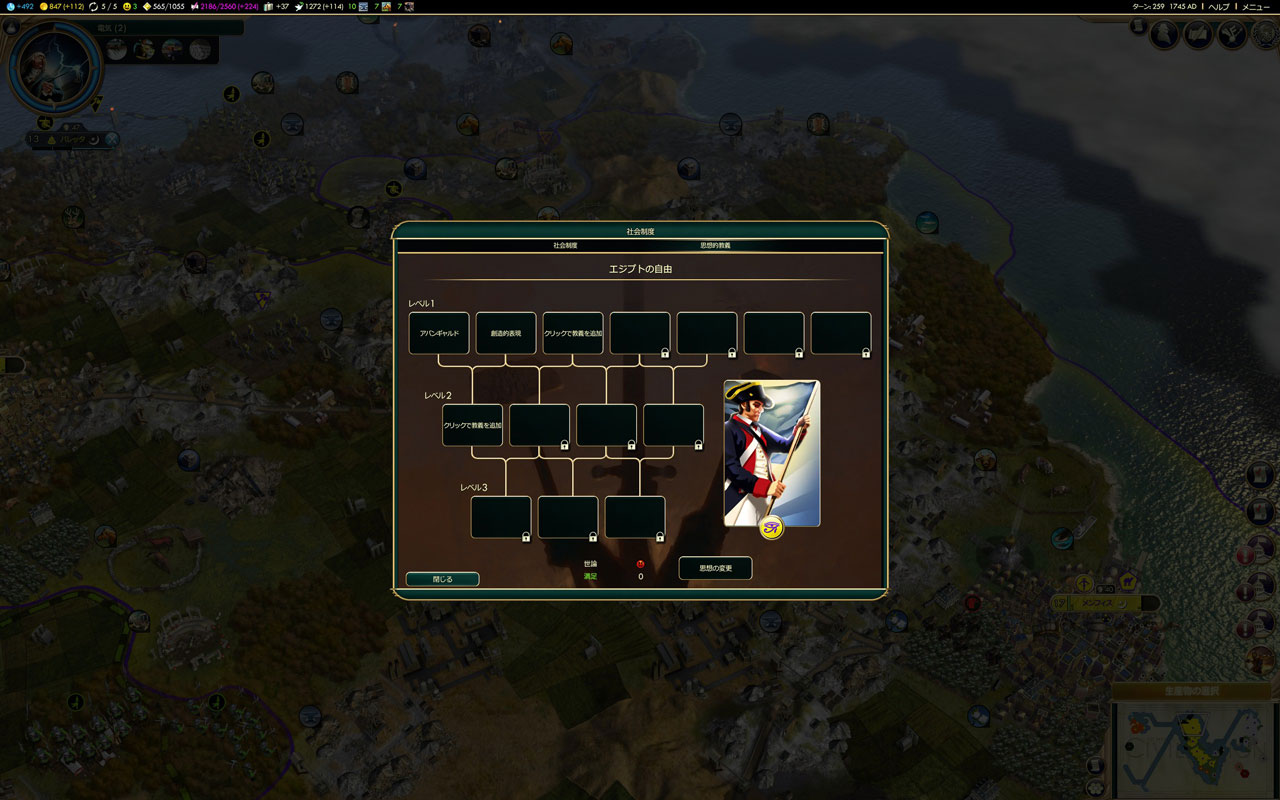
Task: Add a Level 1 tenet via クリックで教義を追加
Action: [x=573, y=333]
